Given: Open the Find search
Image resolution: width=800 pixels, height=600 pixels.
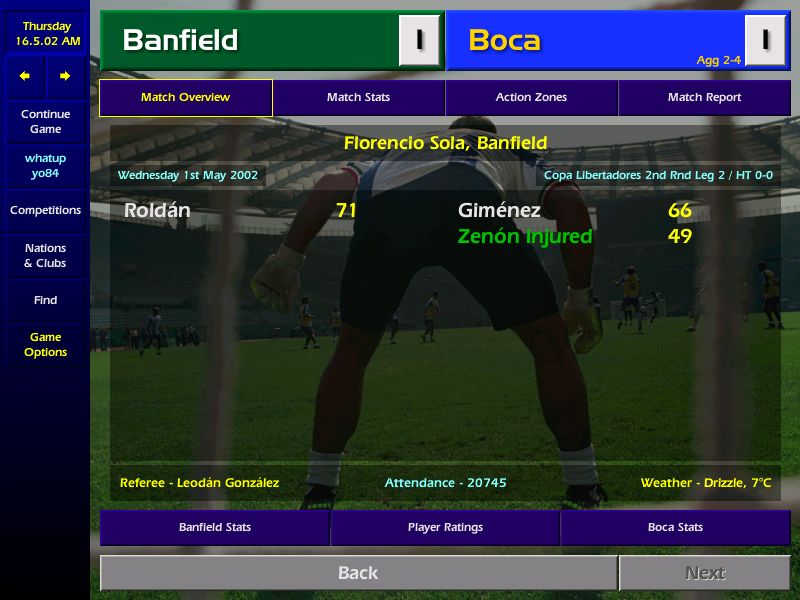Looking at the screenshot, I should click(x=45, y=300).
